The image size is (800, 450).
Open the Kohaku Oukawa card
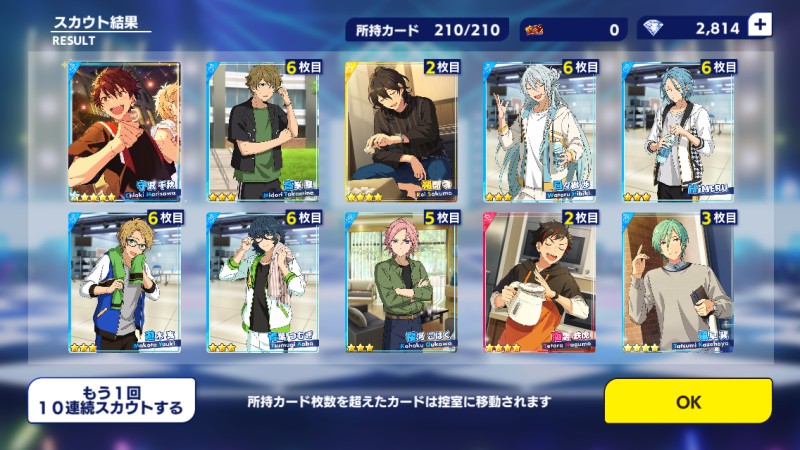pos(401,281)
